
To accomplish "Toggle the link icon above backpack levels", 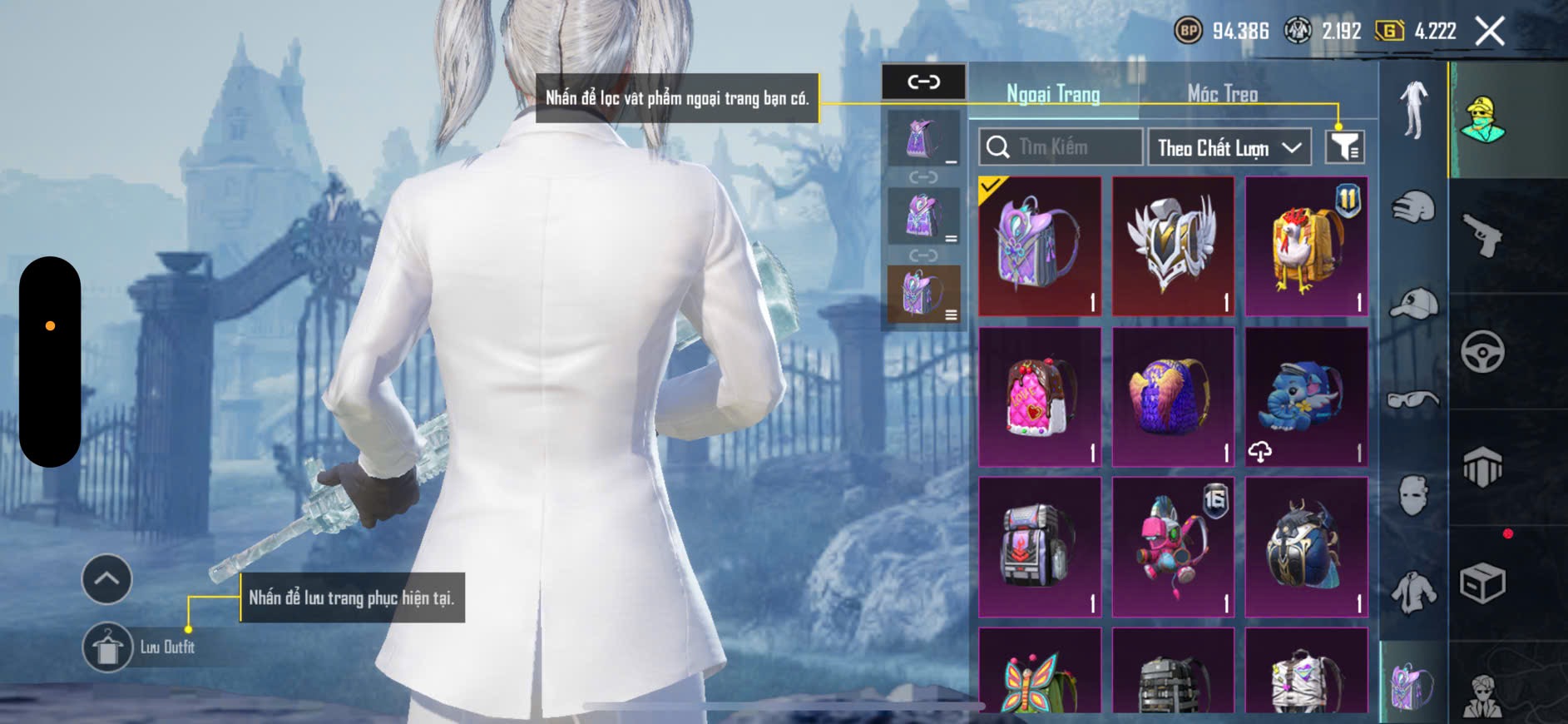I will pyautogui.click(x=923, y=82).
